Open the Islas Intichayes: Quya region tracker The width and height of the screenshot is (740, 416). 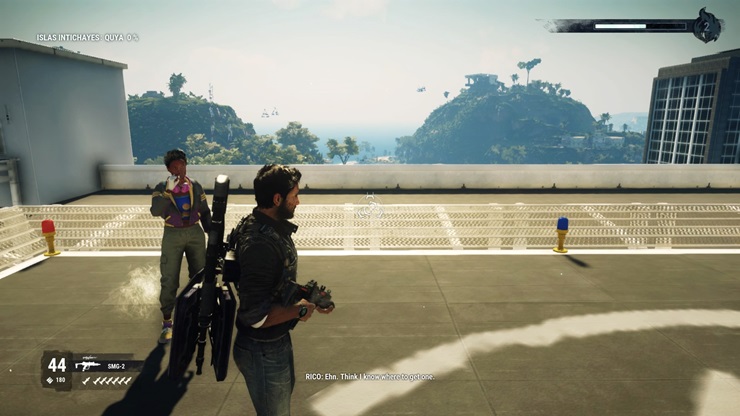click(88, 38)
